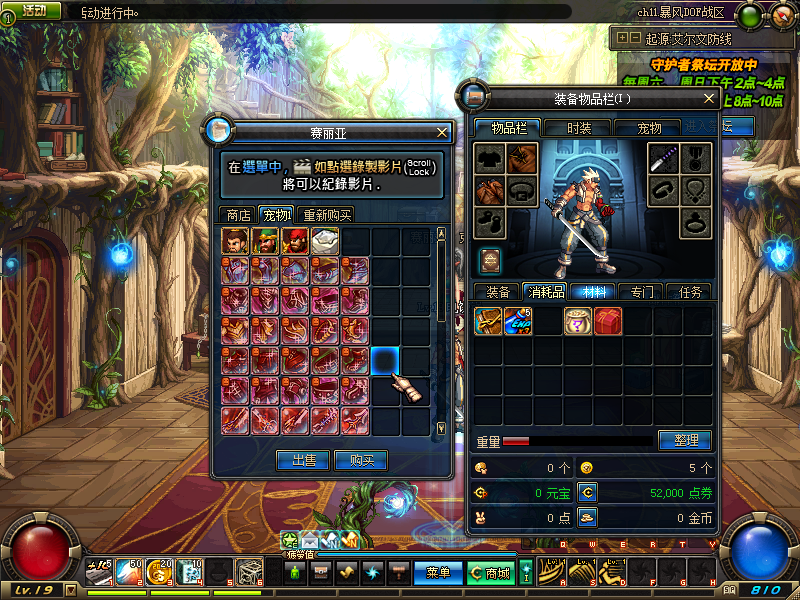The image size is (800, 600).
Task: Sort inventory with the 整理 button
Action: pos(685,440)
